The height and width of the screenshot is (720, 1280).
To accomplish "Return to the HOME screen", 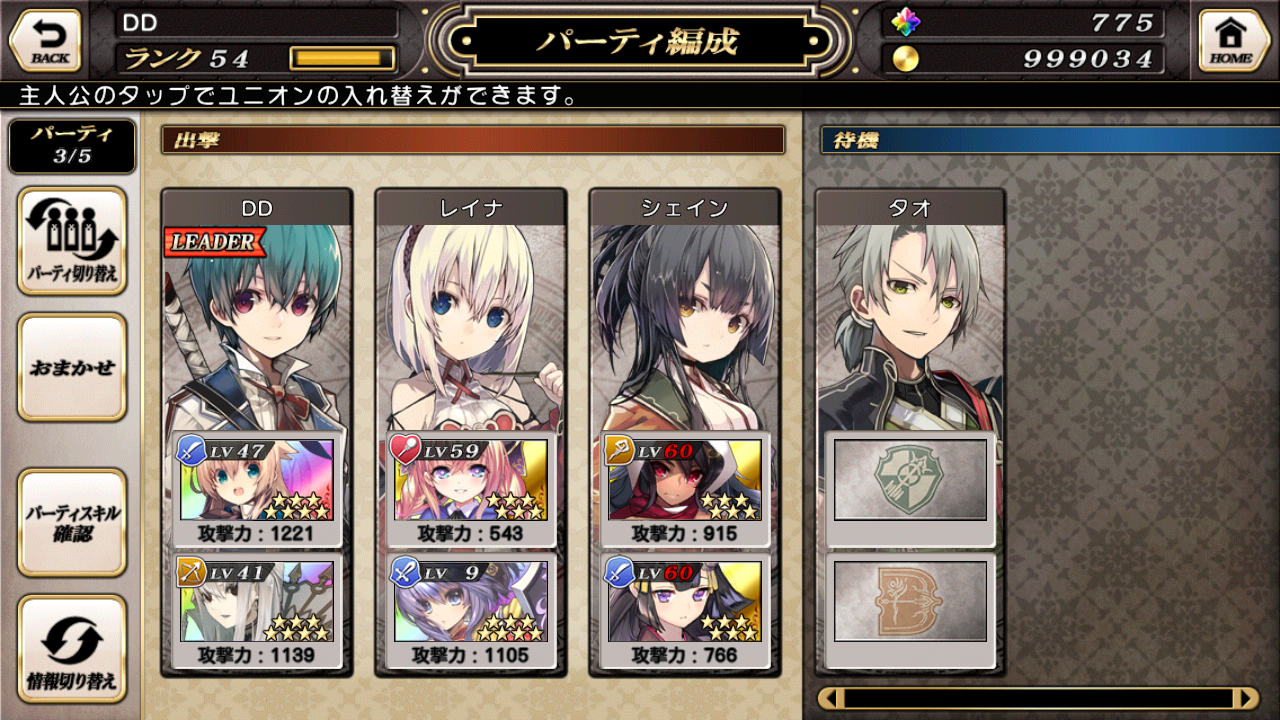I will tap(1233, 41).
